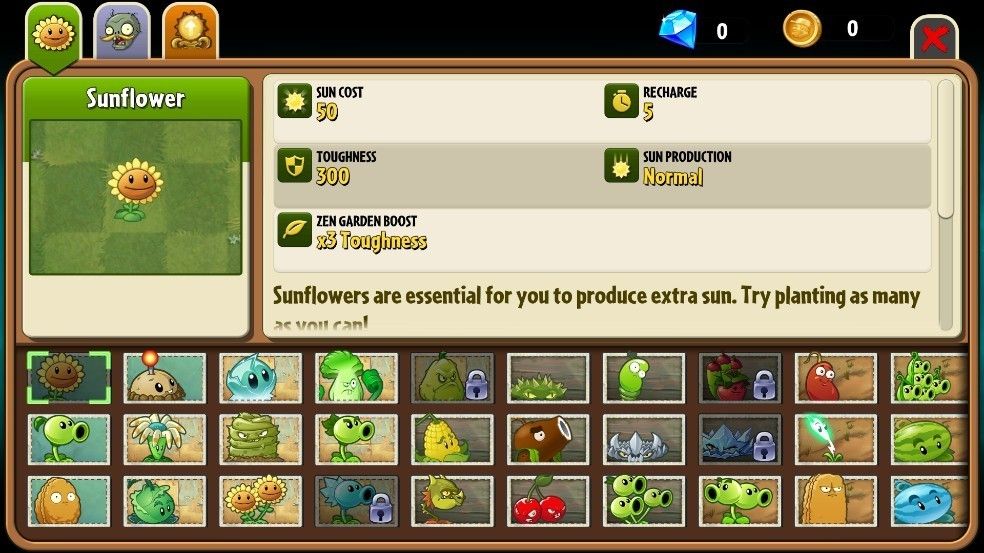984x553 pixels.
Task: Choose the Wall-nut plant card
Action: point(68,501)
